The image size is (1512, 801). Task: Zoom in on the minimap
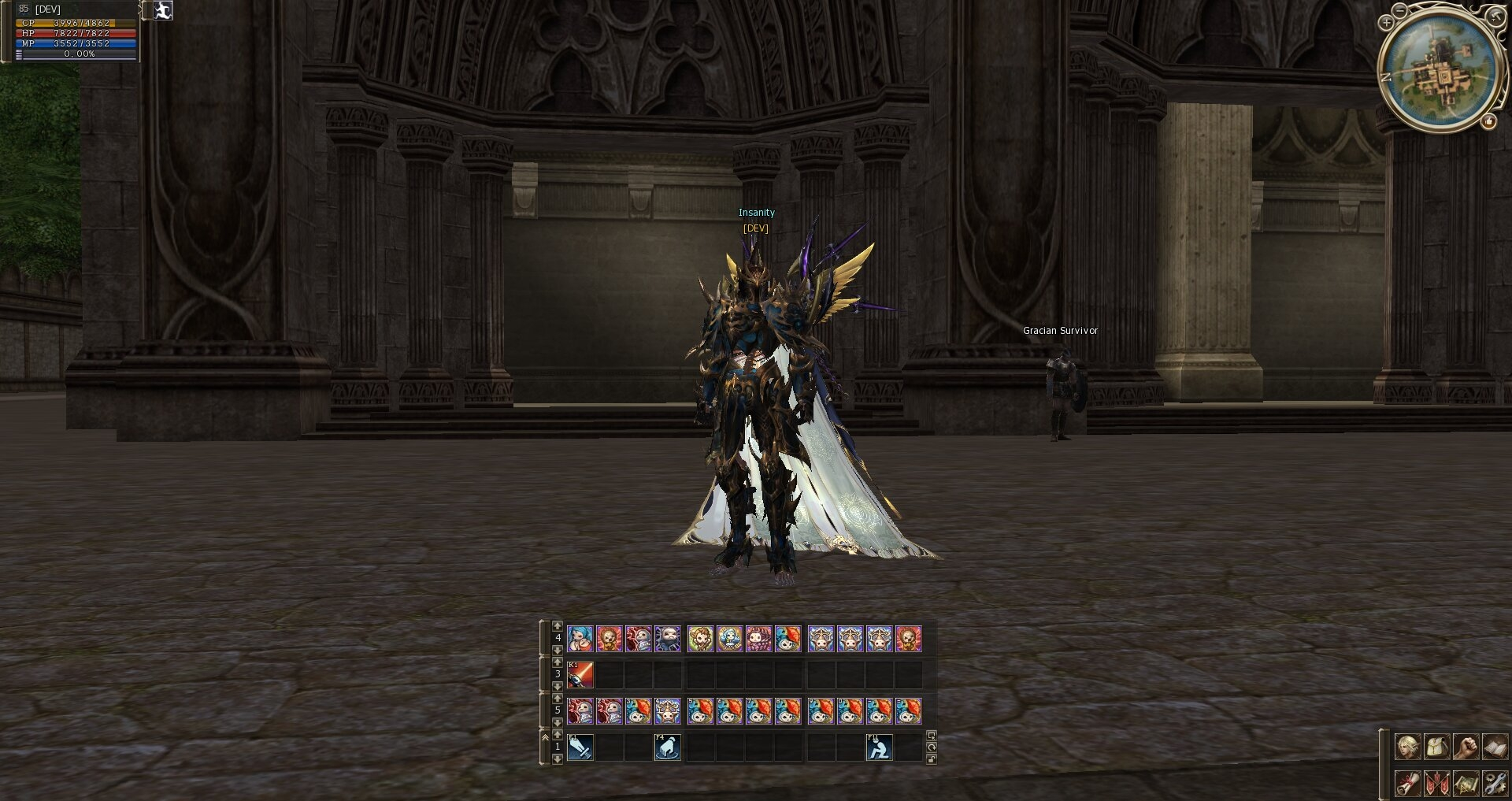click(1386, 23)
